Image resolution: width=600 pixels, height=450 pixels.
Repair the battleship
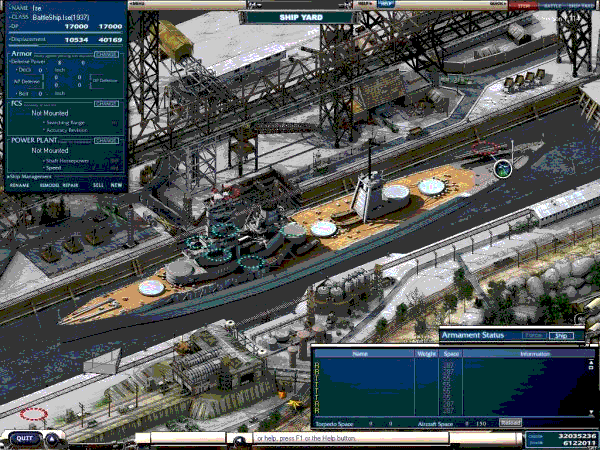[x=70, y=185]
